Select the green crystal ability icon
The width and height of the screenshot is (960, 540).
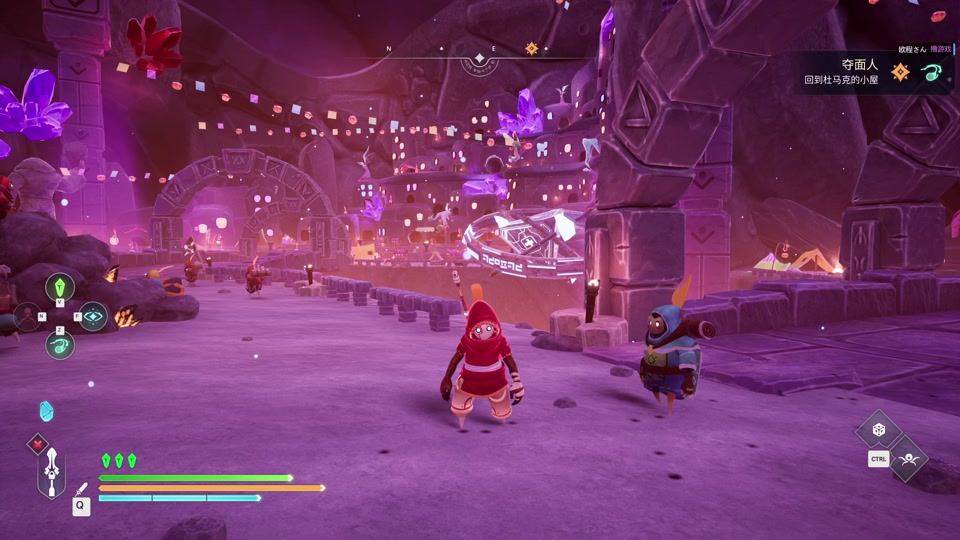tap(60, 287)
